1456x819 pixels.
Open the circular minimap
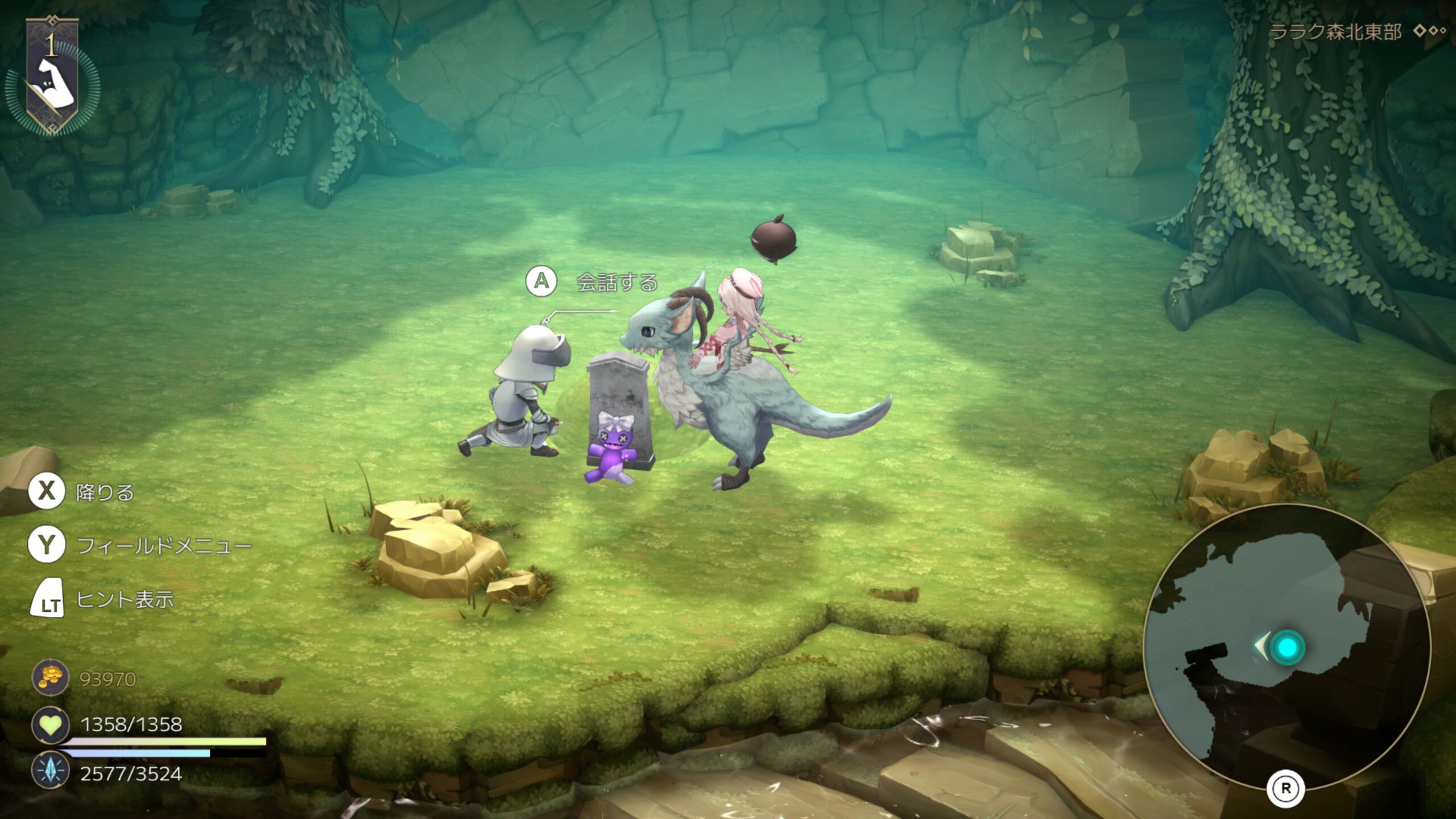pos(1287,647)
